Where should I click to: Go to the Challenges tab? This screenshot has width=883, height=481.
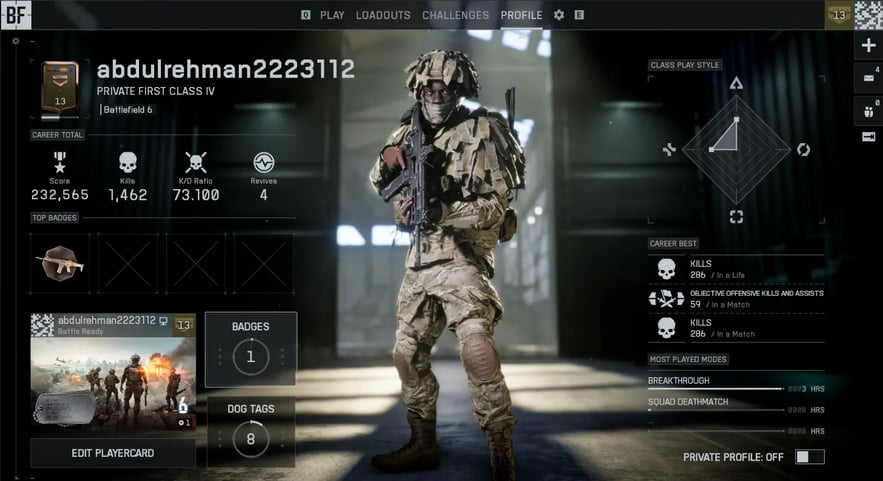point(455,15)
